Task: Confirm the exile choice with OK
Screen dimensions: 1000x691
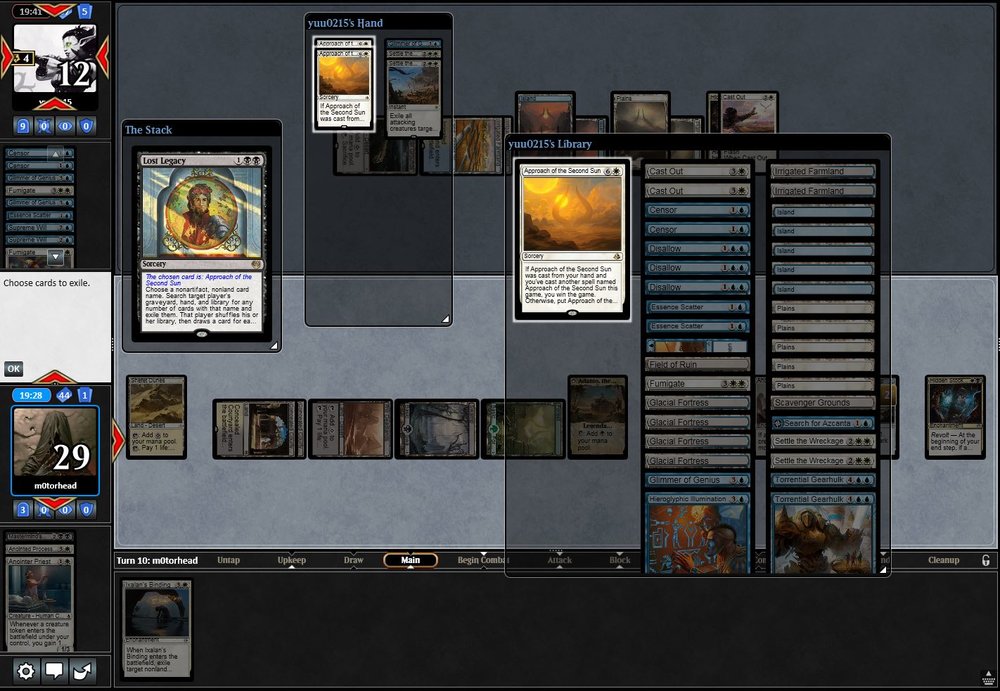Action: click(13, 368)
